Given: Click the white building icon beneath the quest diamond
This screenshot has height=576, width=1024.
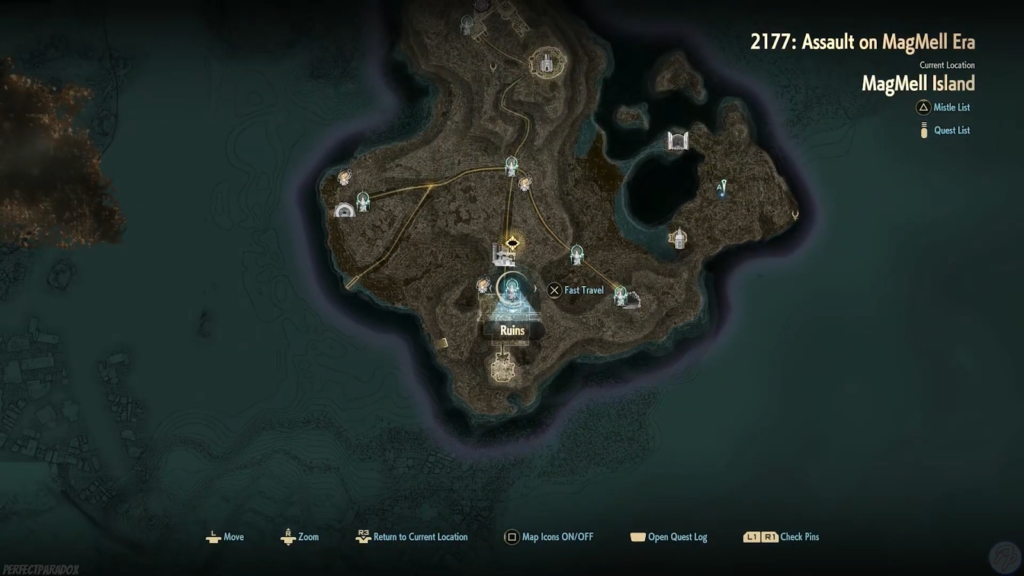Looking at the screenshot, I should [501, 255].
